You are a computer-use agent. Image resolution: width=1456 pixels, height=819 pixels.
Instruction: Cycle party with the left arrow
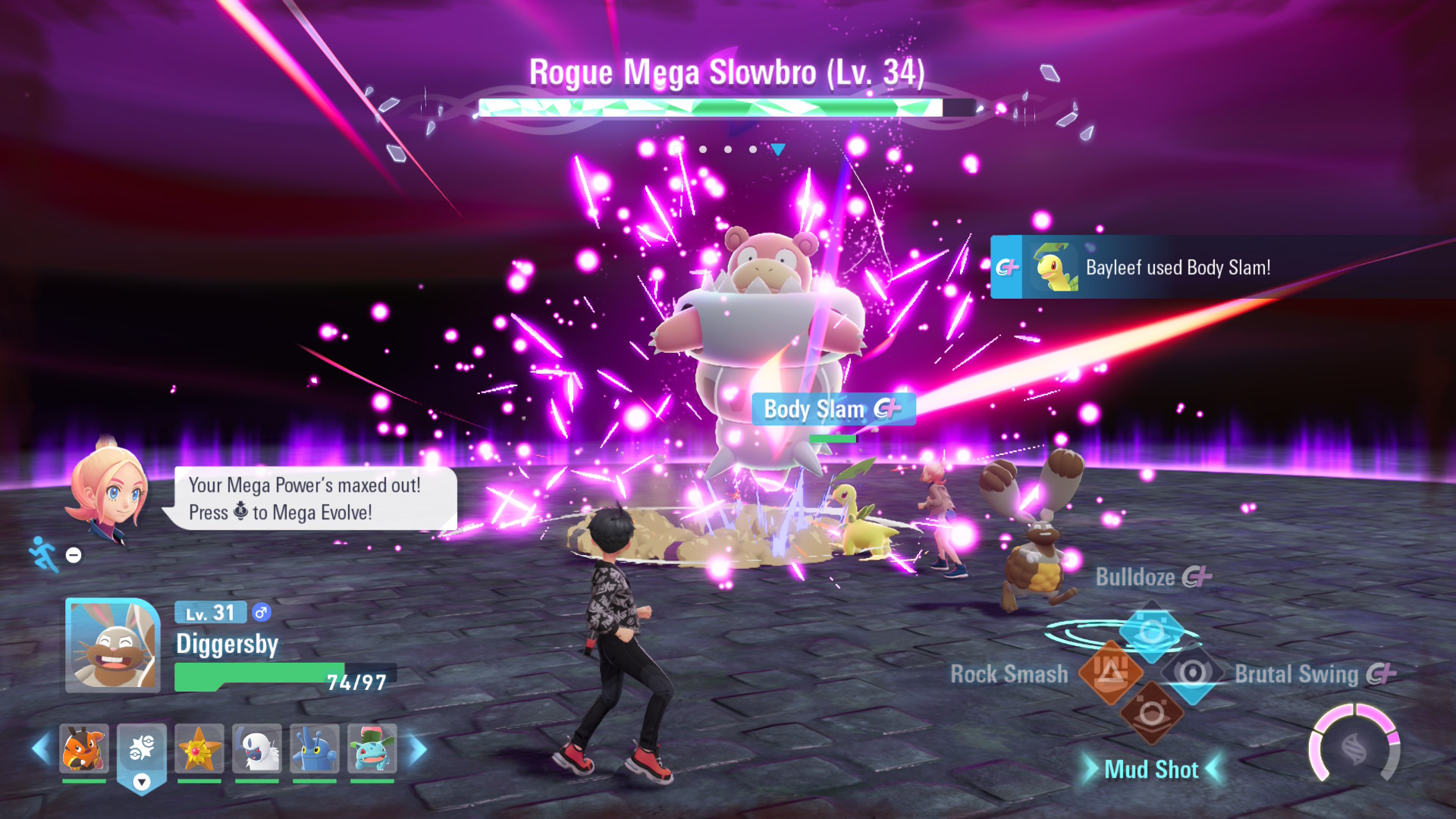click(x=41, y=749)
